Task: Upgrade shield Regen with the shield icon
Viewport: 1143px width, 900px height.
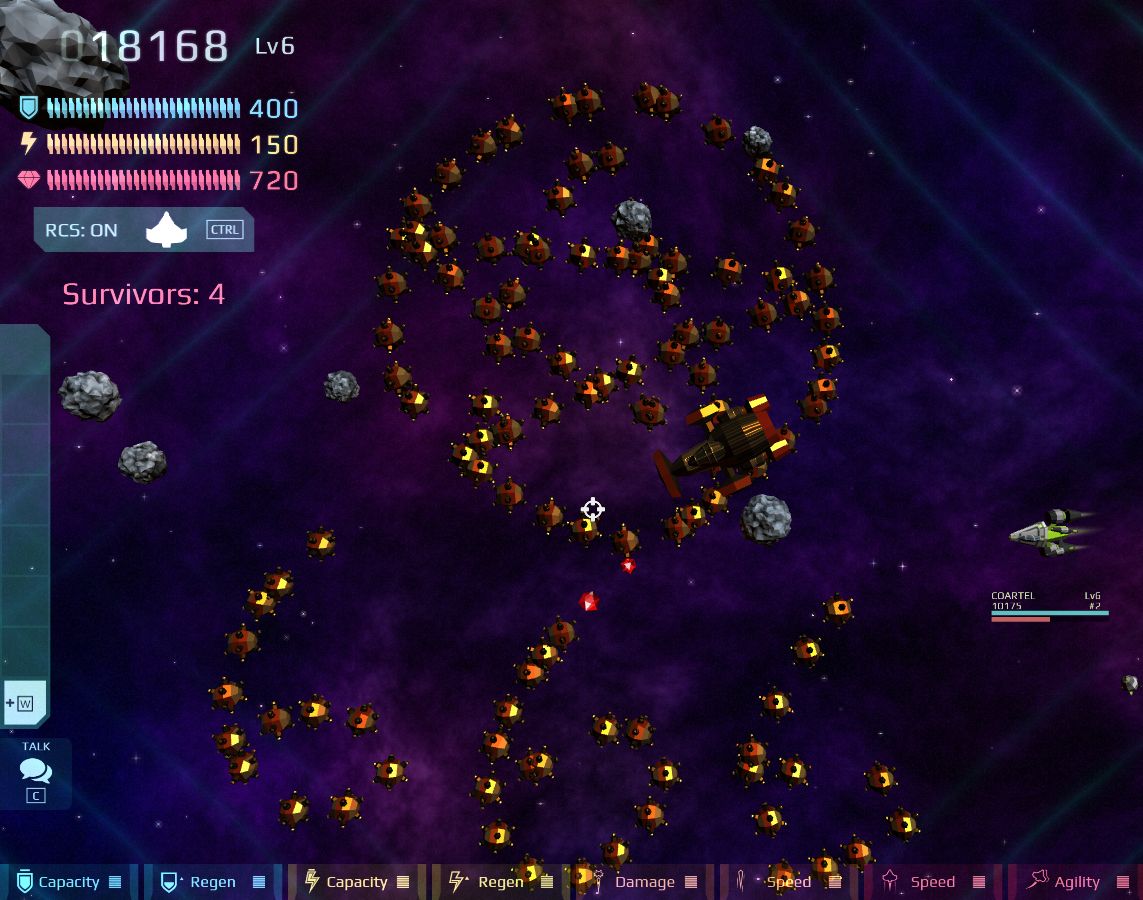Action: point(212,882)
